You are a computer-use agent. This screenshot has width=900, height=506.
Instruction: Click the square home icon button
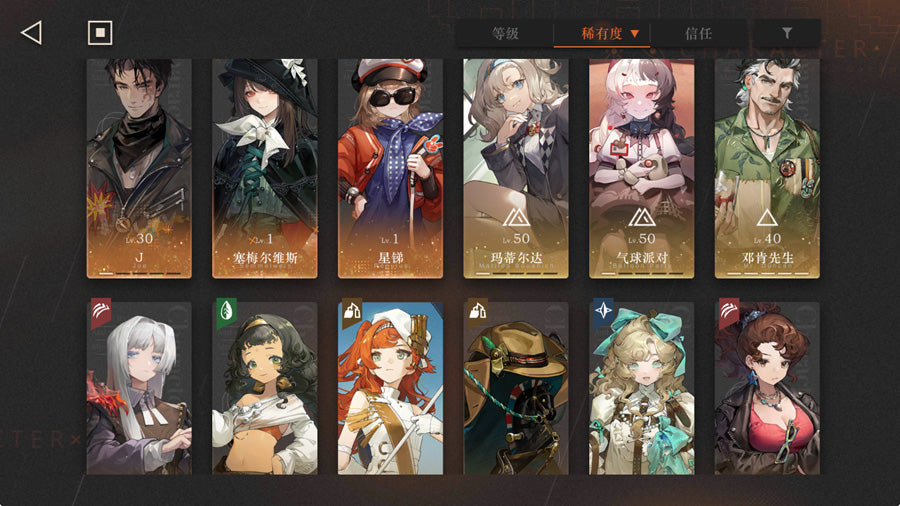(99, 33)
